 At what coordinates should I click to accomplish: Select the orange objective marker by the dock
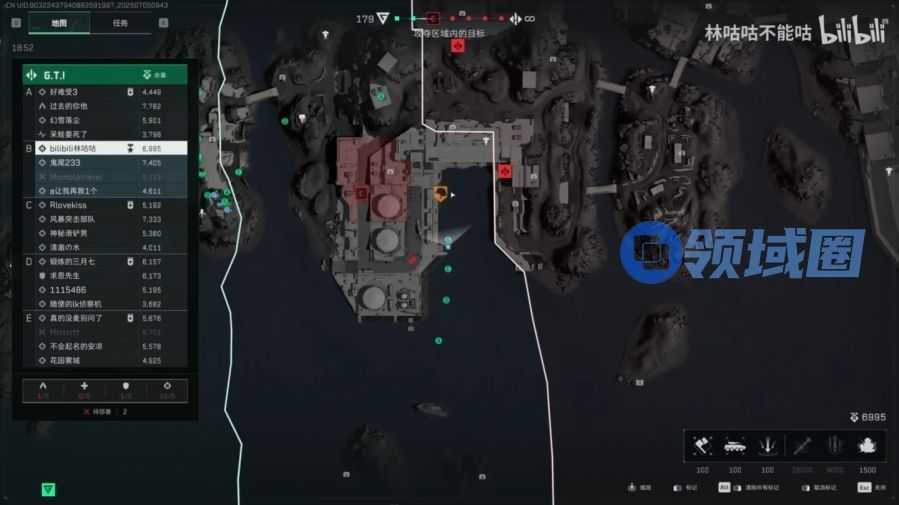pyautogui.click(x=441, y=193)
